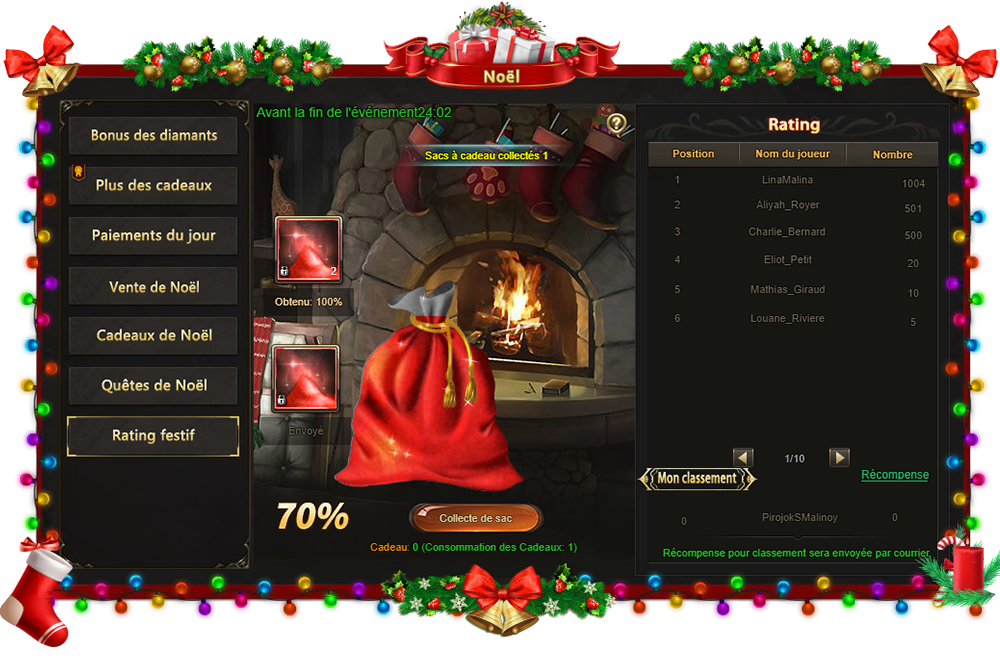Select the reward slot labeled Envoyé
1000x664 pixels.
pyautogui.click(x=308, y=379)
